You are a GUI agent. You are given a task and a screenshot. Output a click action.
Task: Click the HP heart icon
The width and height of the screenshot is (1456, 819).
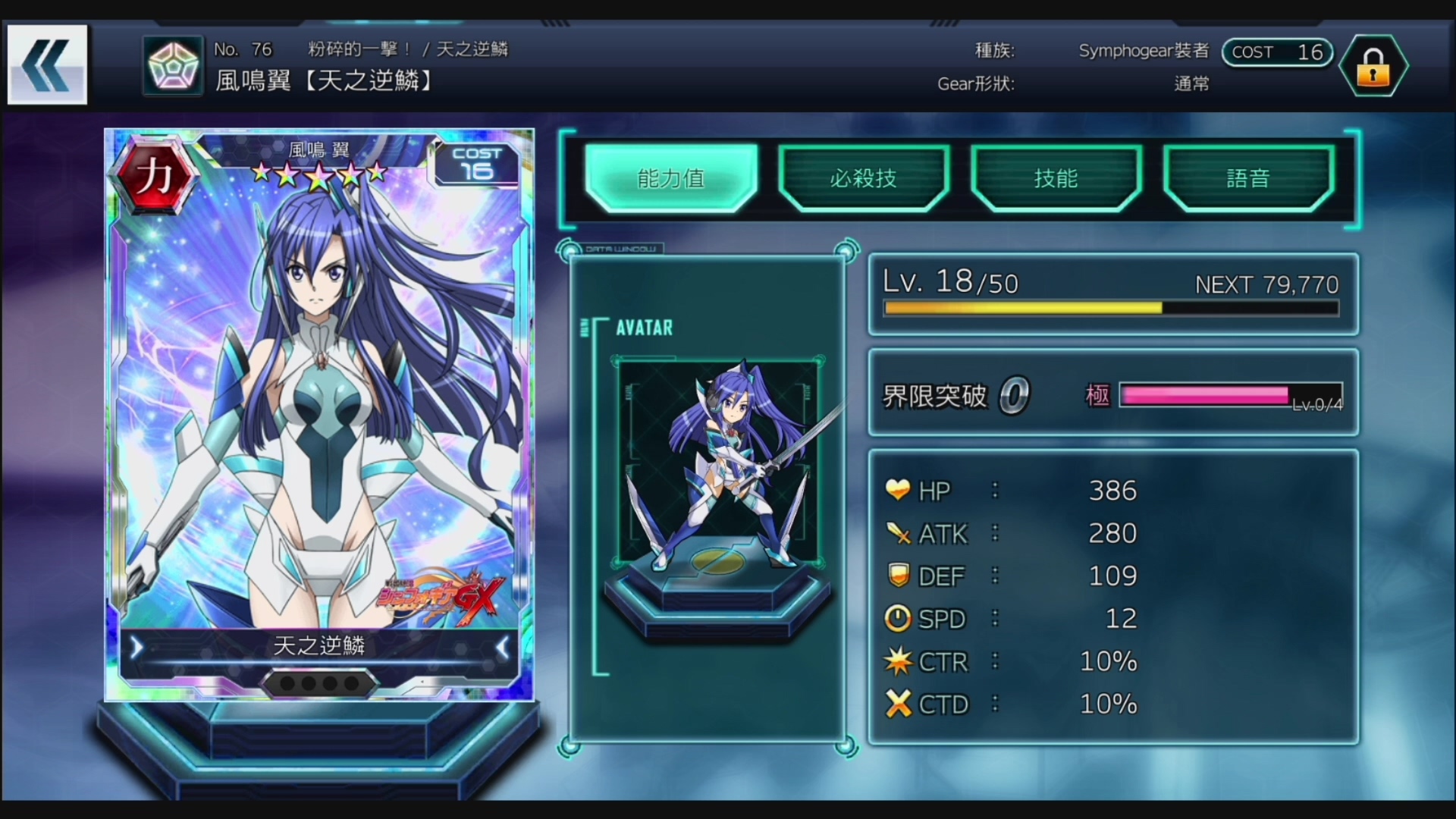point(898,490)
